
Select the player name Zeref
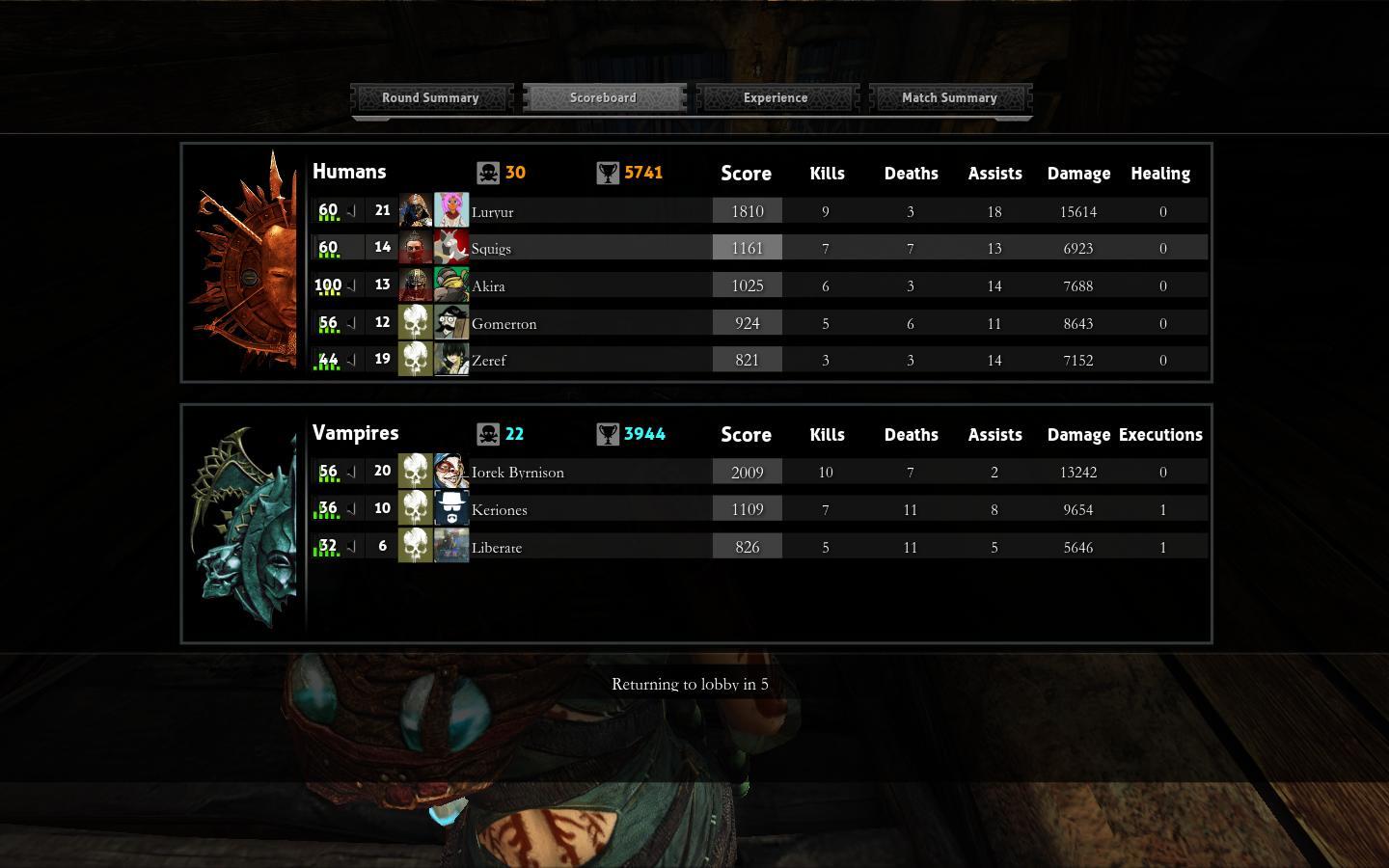click(489, 360)
